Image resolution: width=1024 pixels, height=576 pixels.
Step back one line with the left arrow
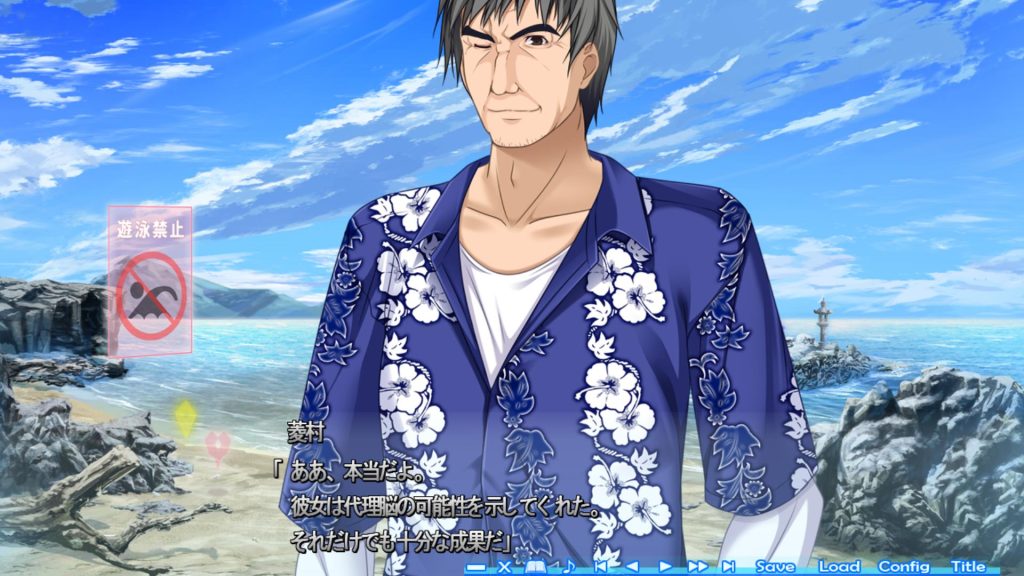point(632,567)
